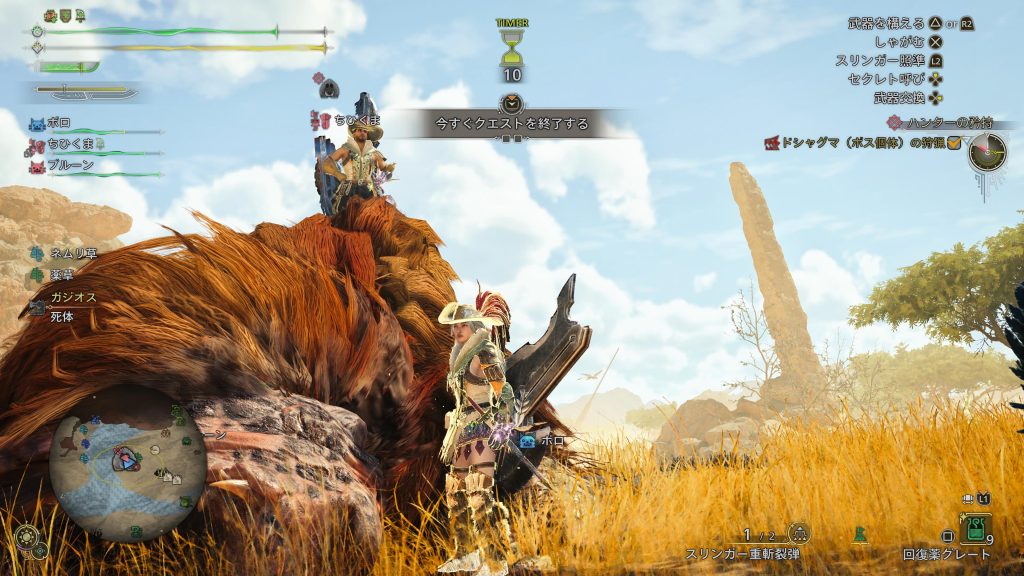Click the round time-of-day dial
Viewport: 1024px width, 576px height.
(987, 152)
